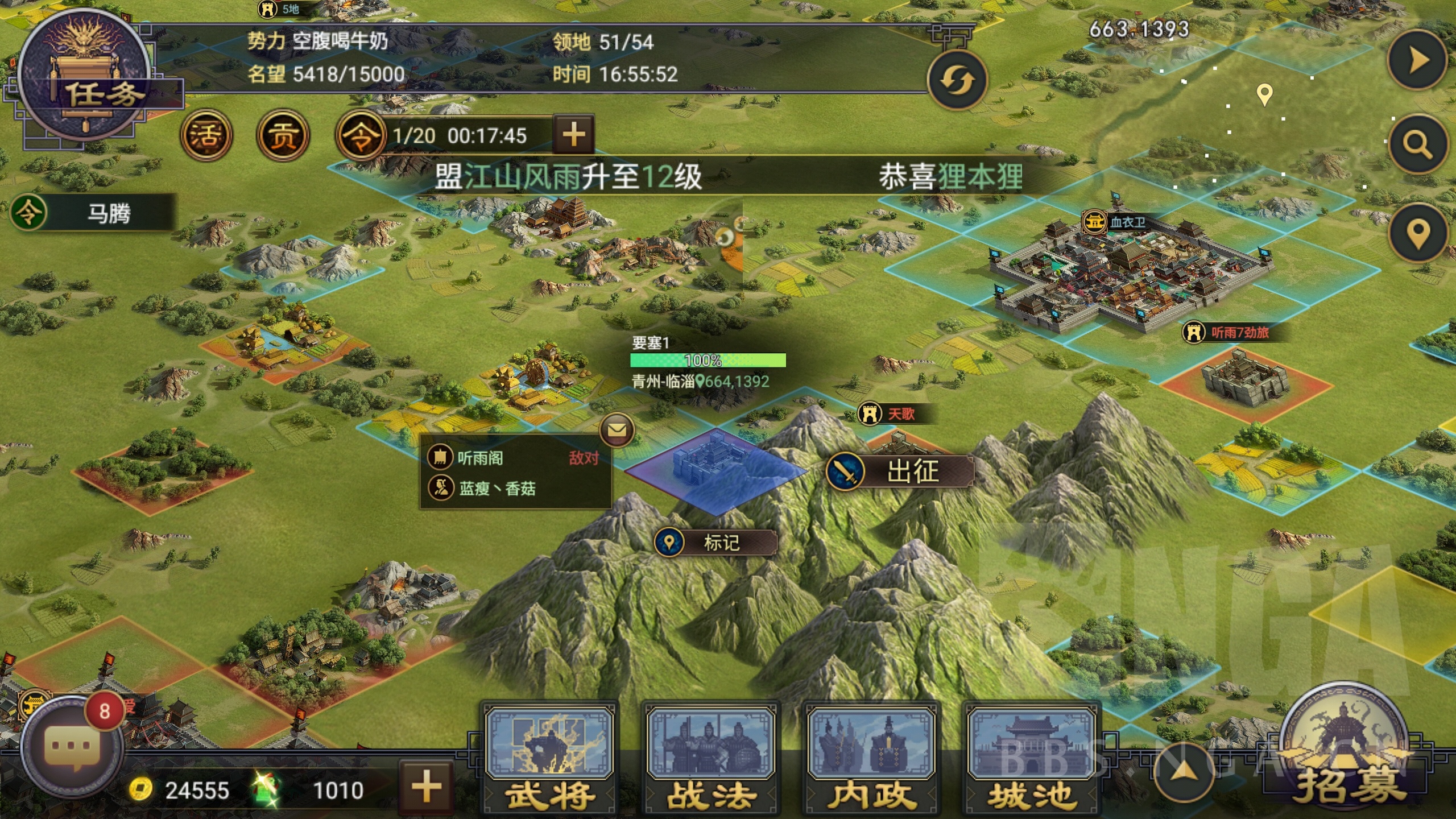Choose the 标记 mark button
Screen dimensions: 1456x819
715,543
